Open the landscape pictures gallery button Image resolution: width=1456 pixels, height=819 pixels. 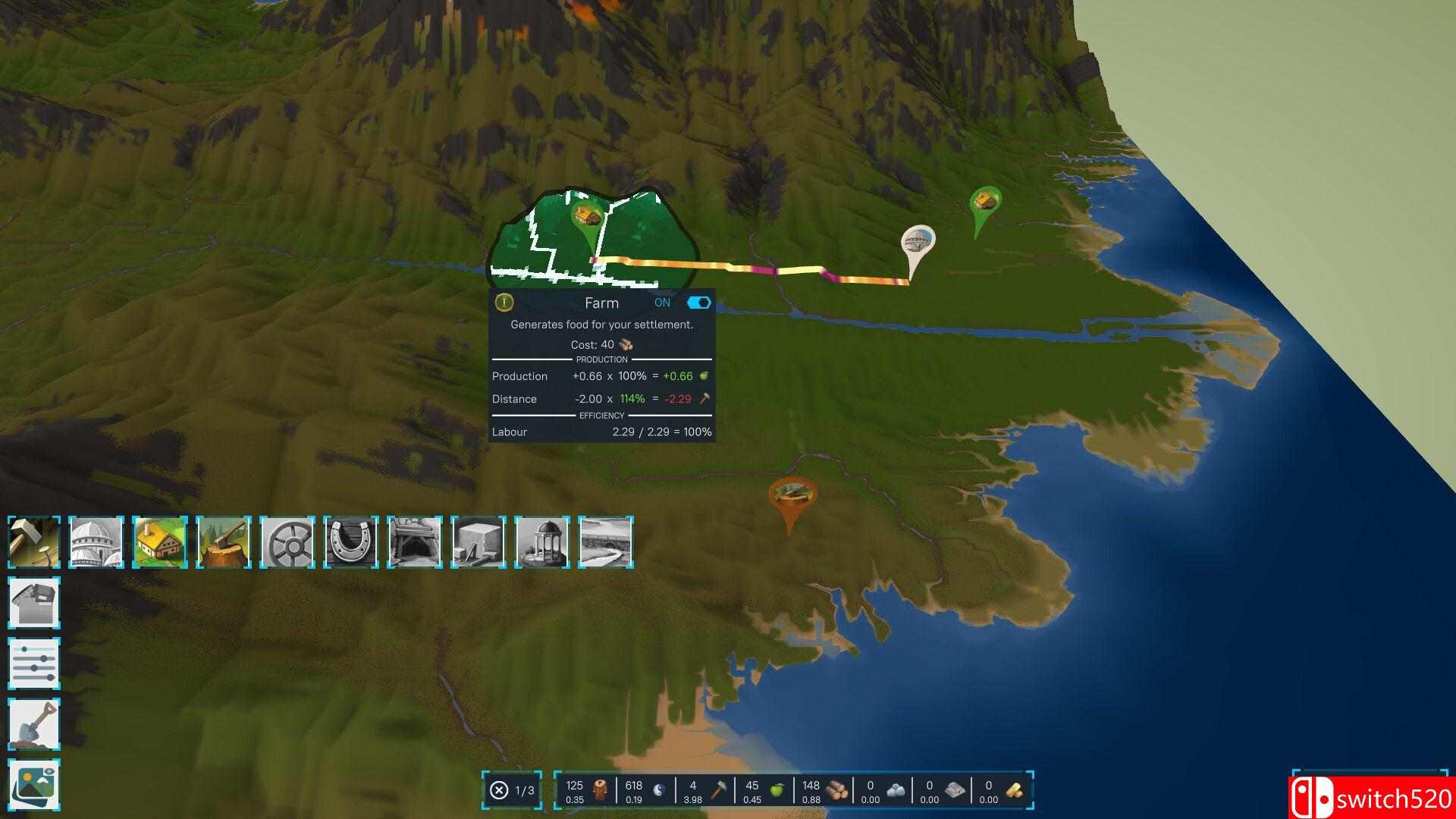point(34,785)
